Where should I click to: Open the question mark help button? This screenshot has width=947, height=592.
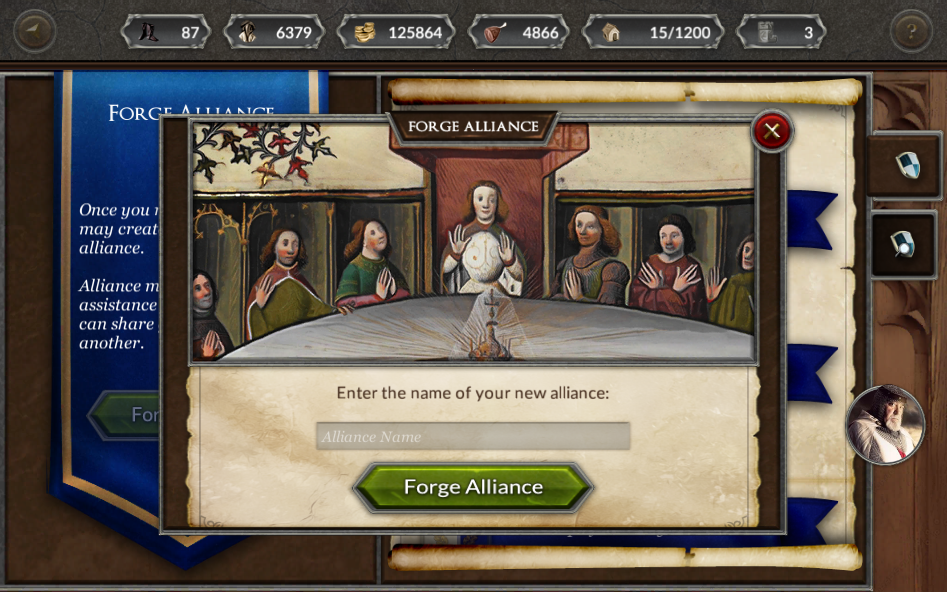(910, 31)
